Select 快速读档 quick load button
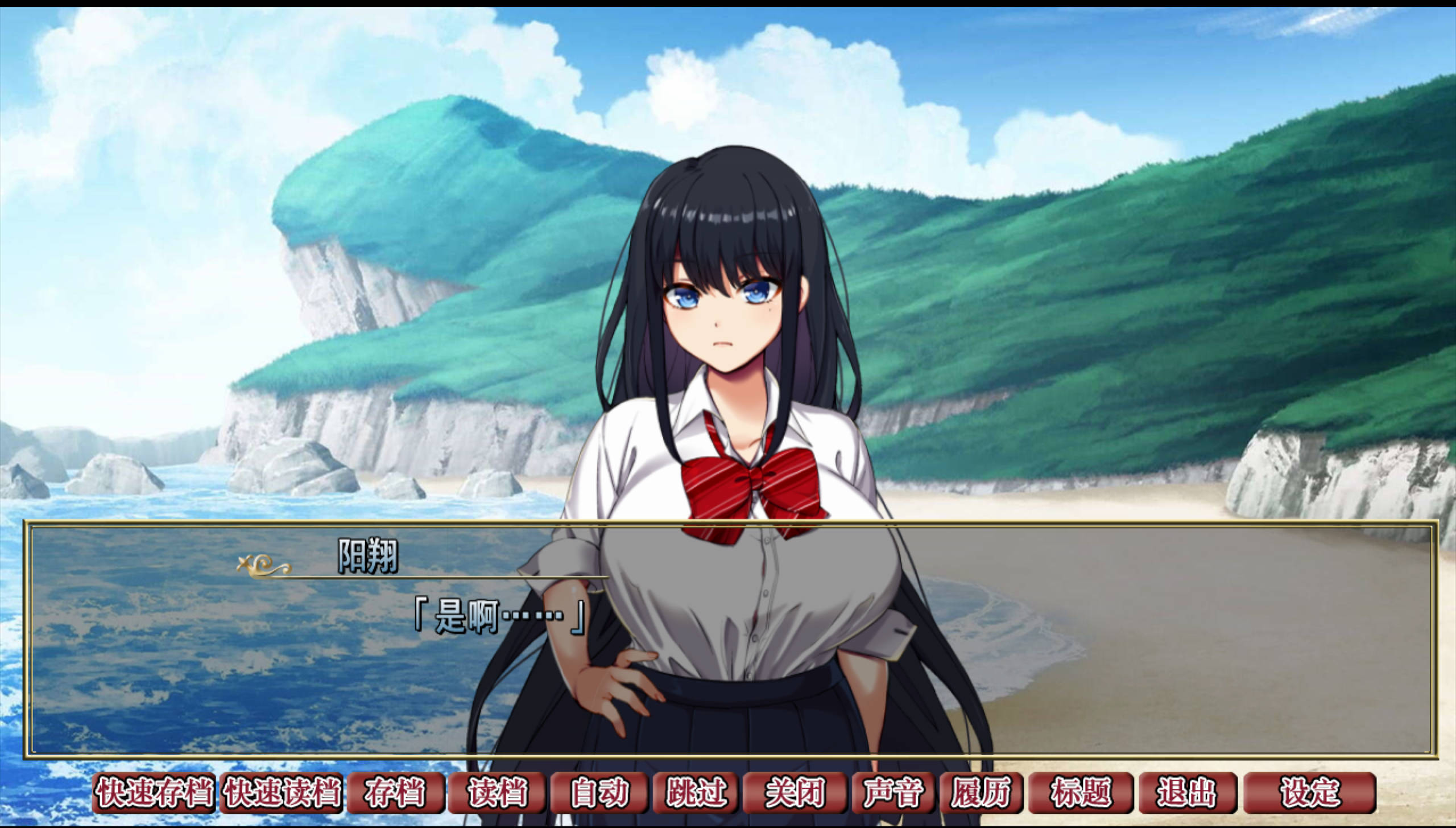 [x=282, y=792]
